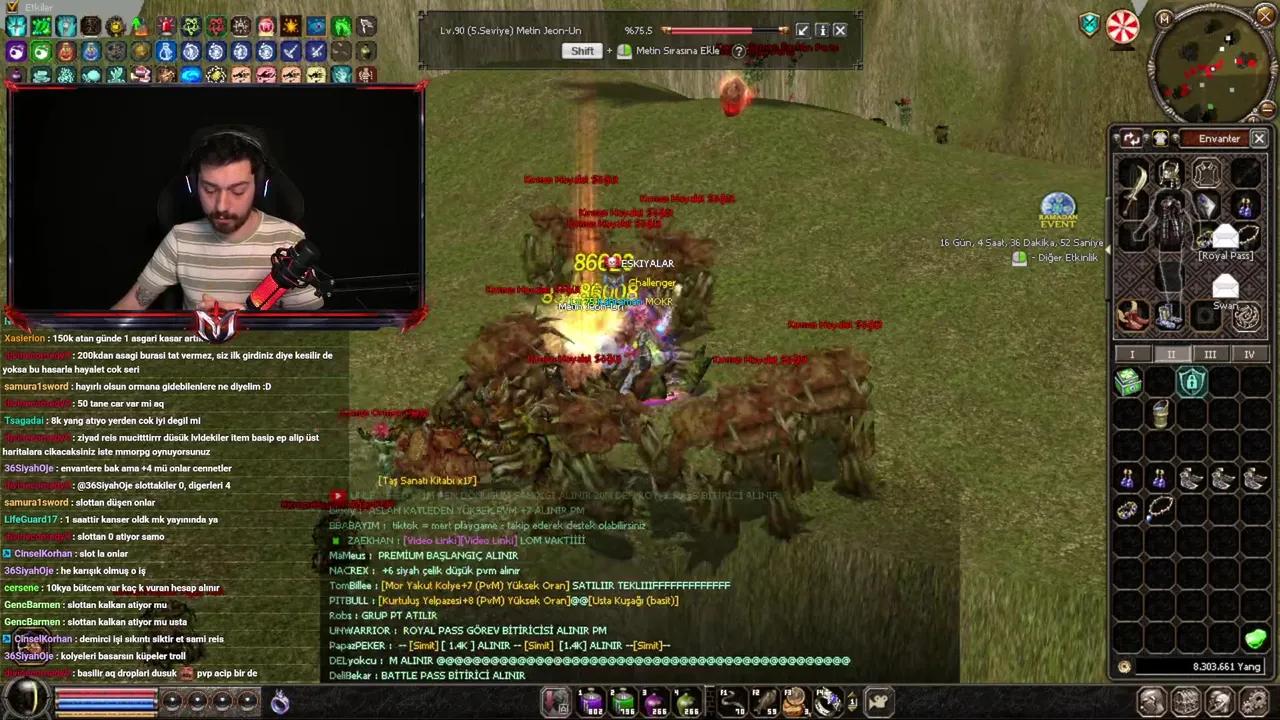Uncheck the Etkiler checkbox top-left
The image size is (1280, 720).
click(11, 8)
